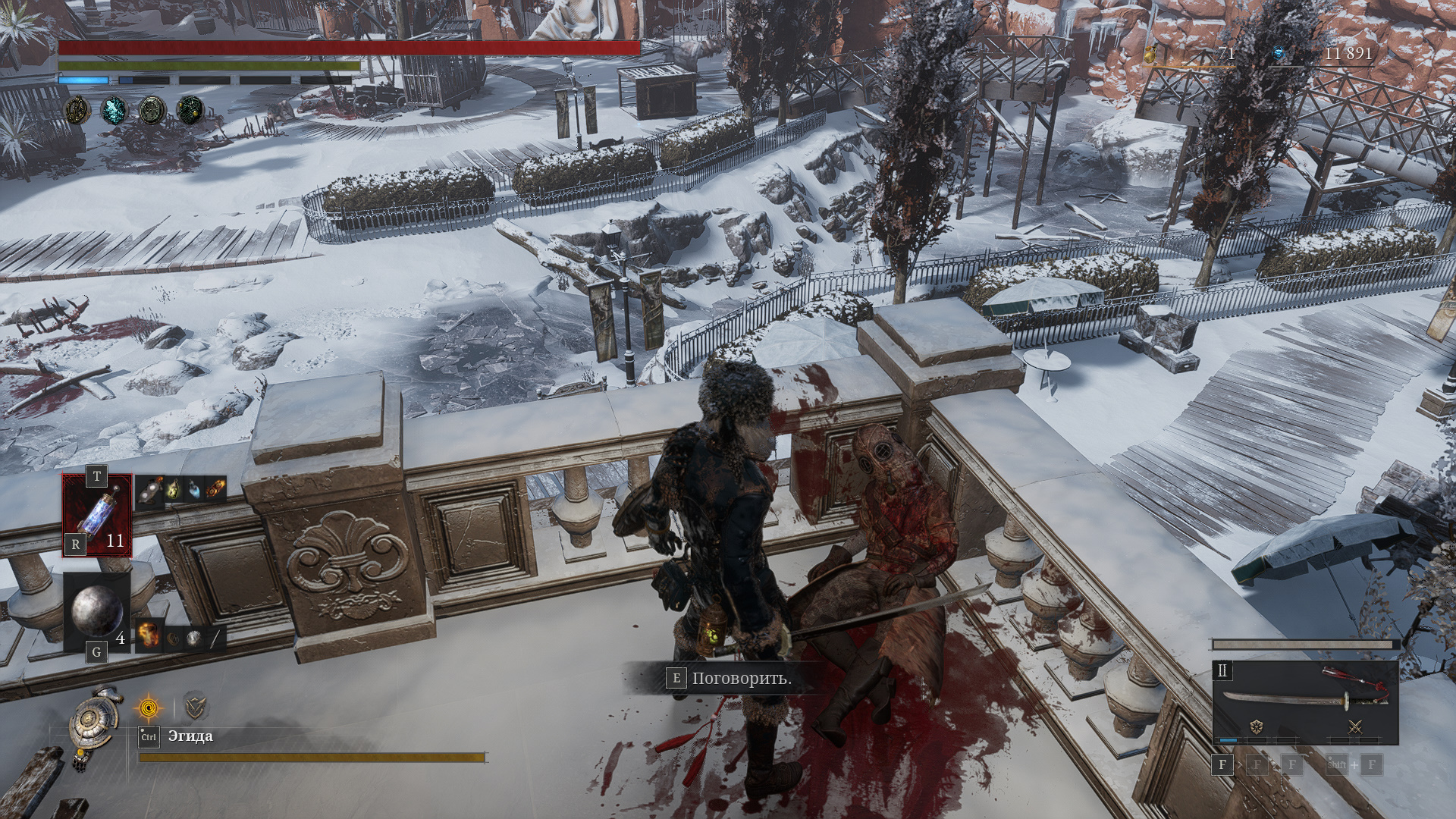1456x819 pixels.
Task: Select the blue oil vial consumable slot
Action: point(97,516)
